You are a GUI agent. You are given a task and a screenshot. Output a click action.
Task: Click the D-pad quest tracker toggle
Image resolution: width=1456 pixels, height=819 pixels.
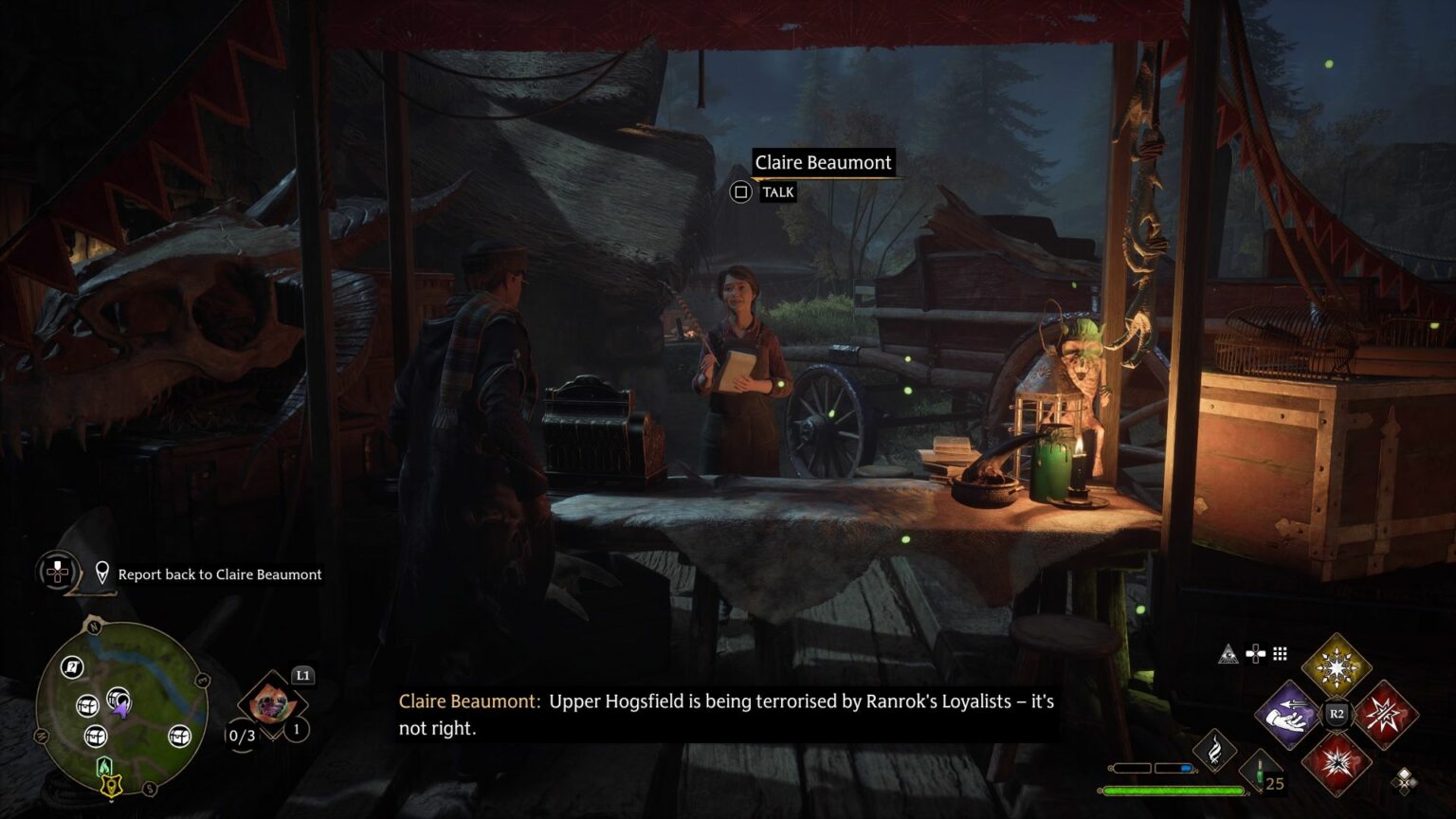pyautogui.click(x=56, y=573)
